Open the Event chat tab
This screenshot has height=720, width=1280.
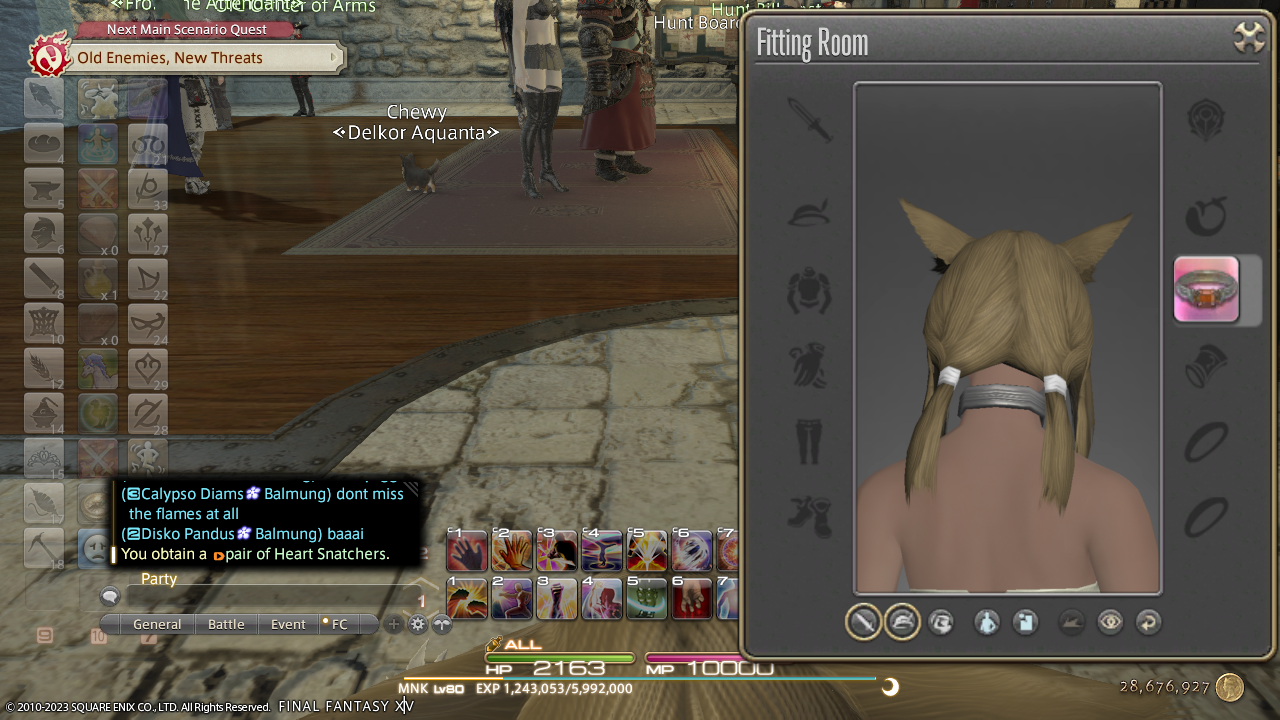click(x=288, y=624)
